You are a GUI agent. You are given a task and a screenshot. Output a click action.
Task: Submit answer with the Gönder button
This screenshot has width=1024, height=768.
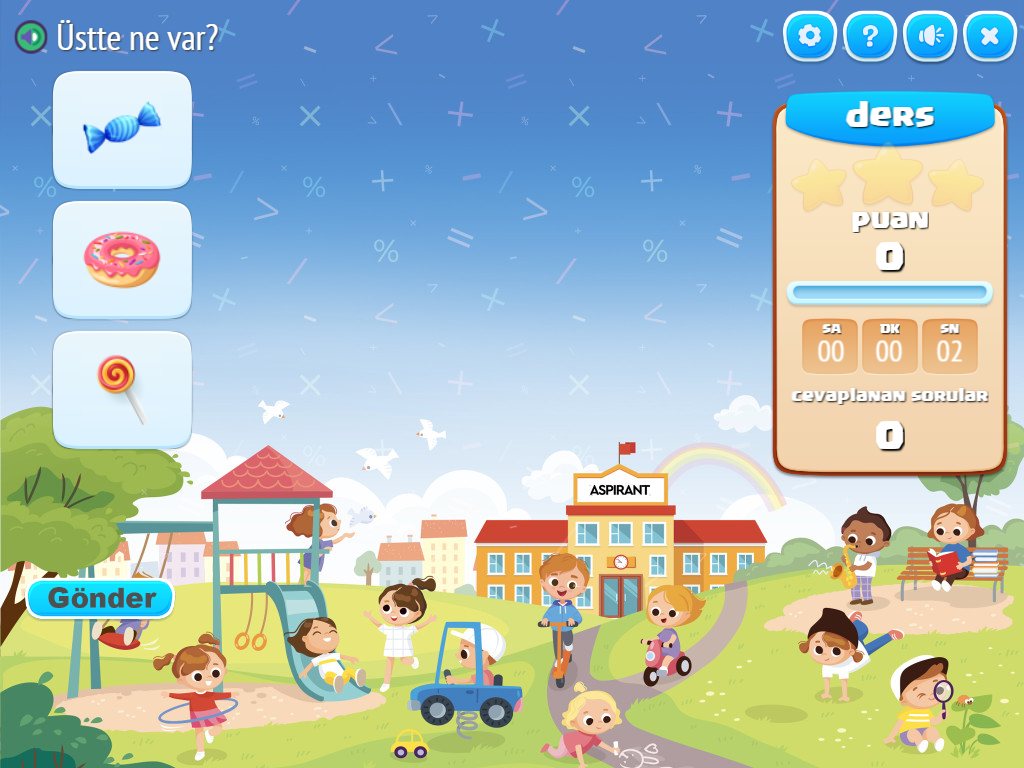101,598
